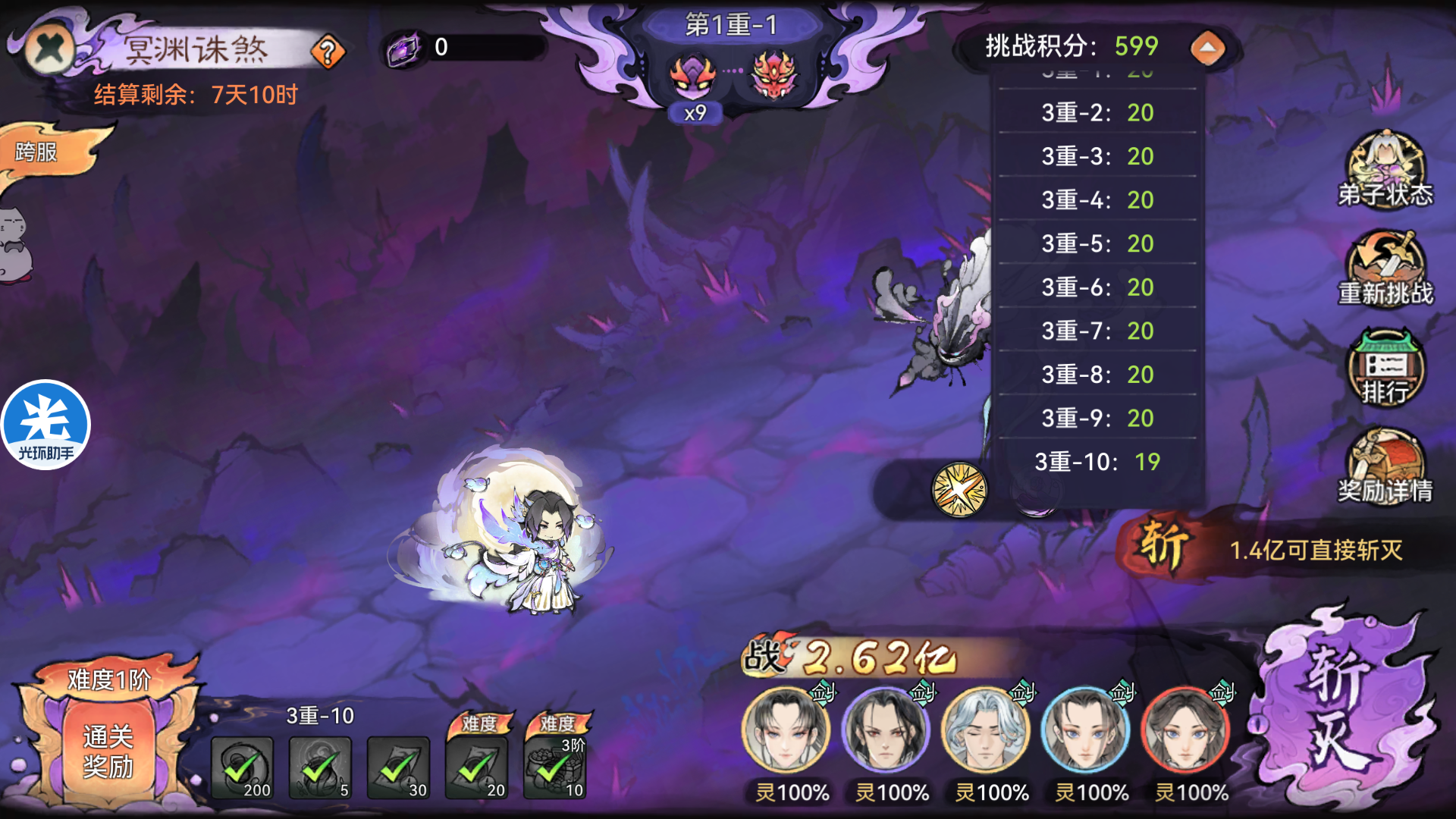The width and height of the screenshot is (1456, 819).
Task: Select the 3重-10: 19 score entry
Action: tap(1095, 462)
